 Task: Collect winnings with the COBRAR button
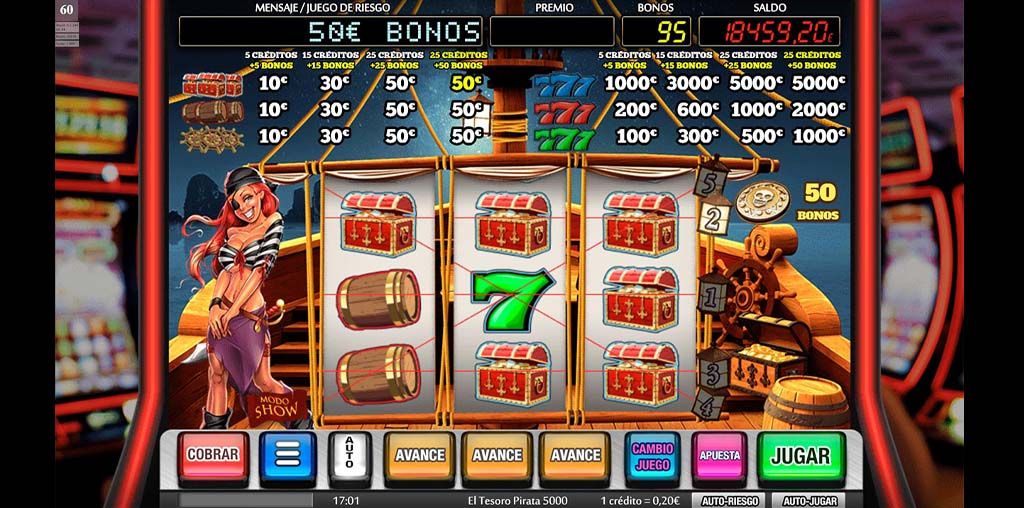point(213,455)
